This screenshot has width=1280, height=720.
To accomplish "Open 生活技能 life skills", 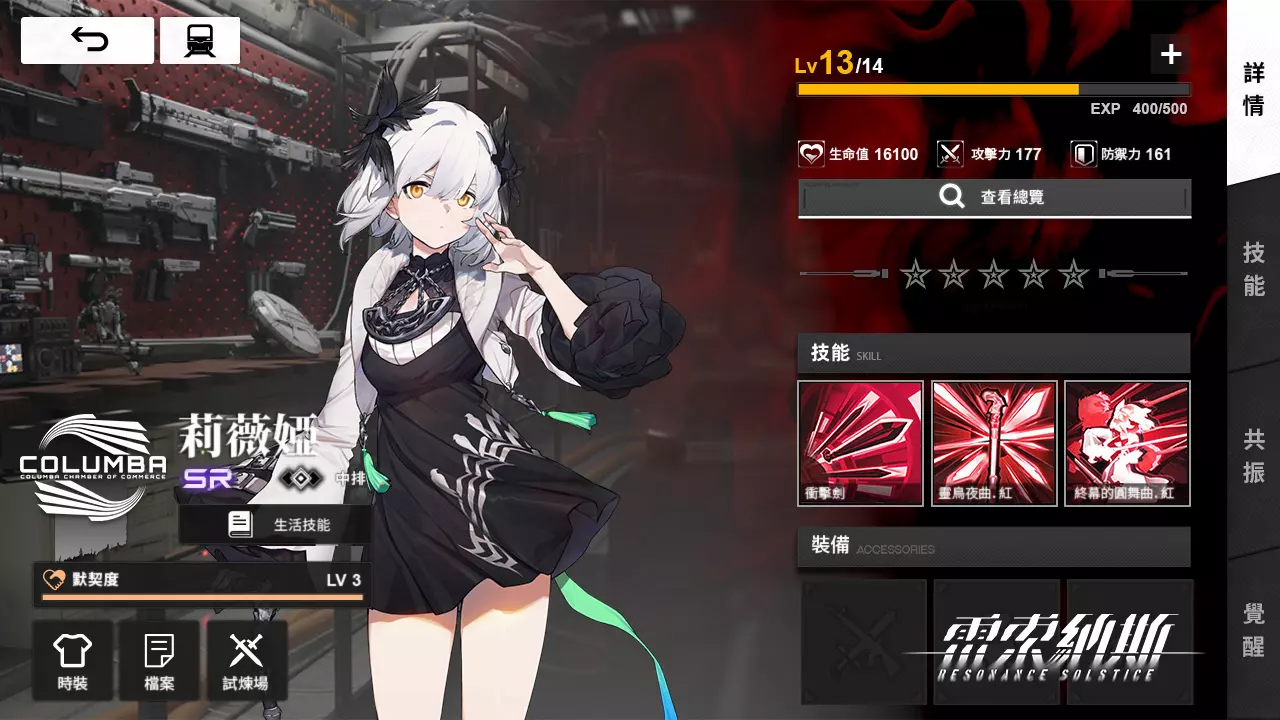I will [275, 524].
